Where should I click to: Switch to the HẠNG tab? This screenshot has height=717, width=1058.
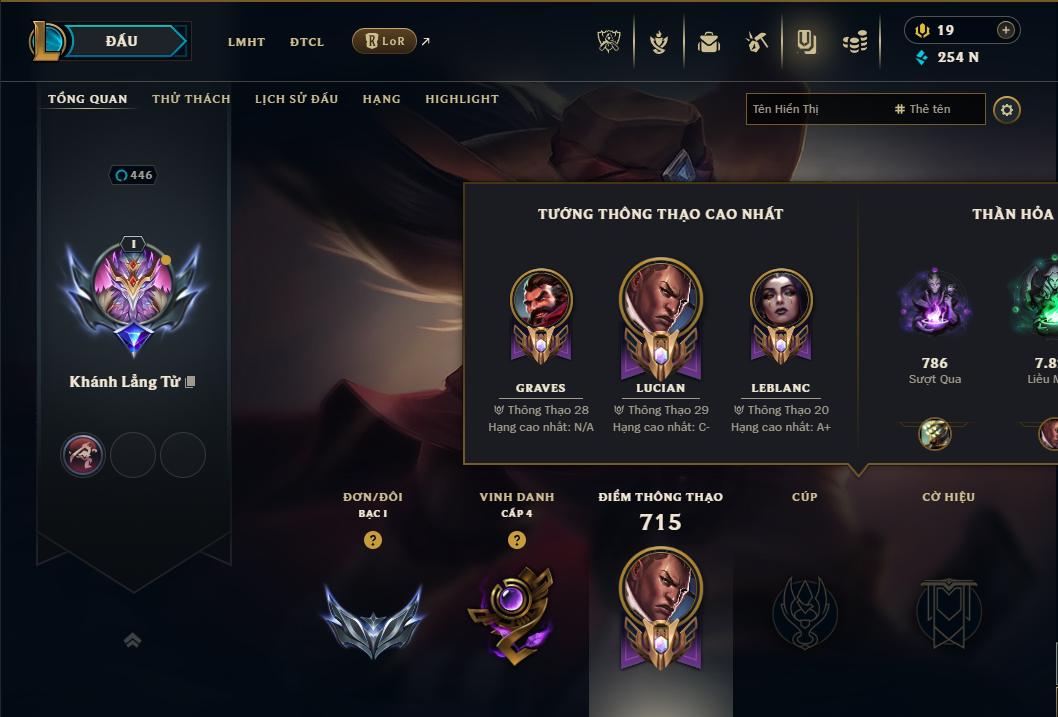point(381,99)
